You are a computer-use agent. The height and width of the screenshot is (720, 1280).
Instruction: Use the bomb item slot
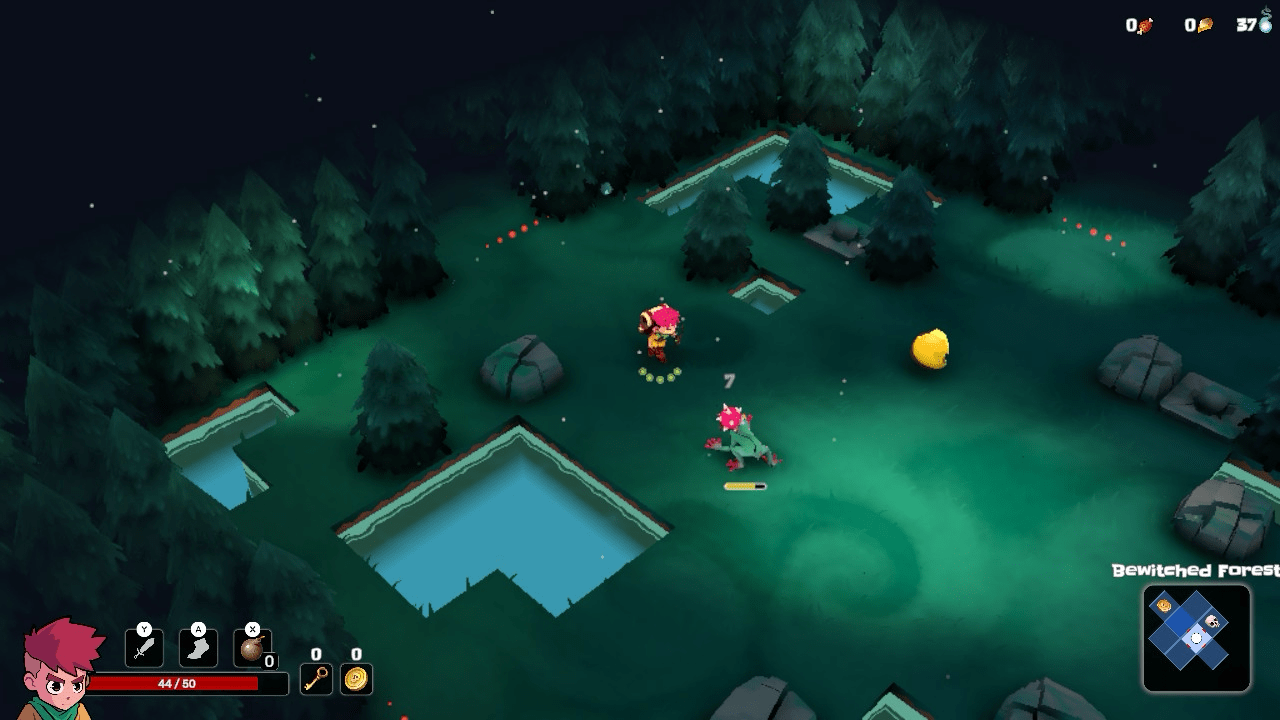tap(252, 648)
